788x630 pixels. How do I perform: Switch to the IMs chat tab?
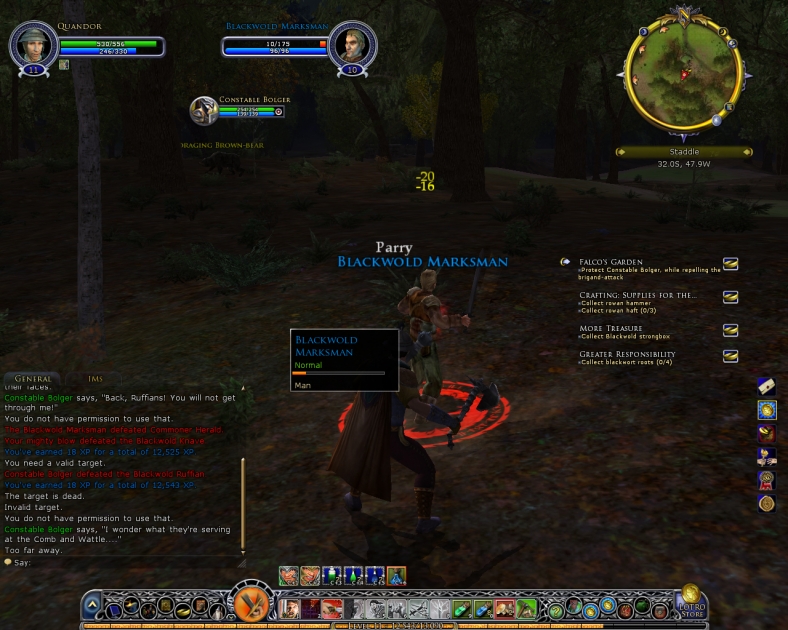[x=96, y=379]
